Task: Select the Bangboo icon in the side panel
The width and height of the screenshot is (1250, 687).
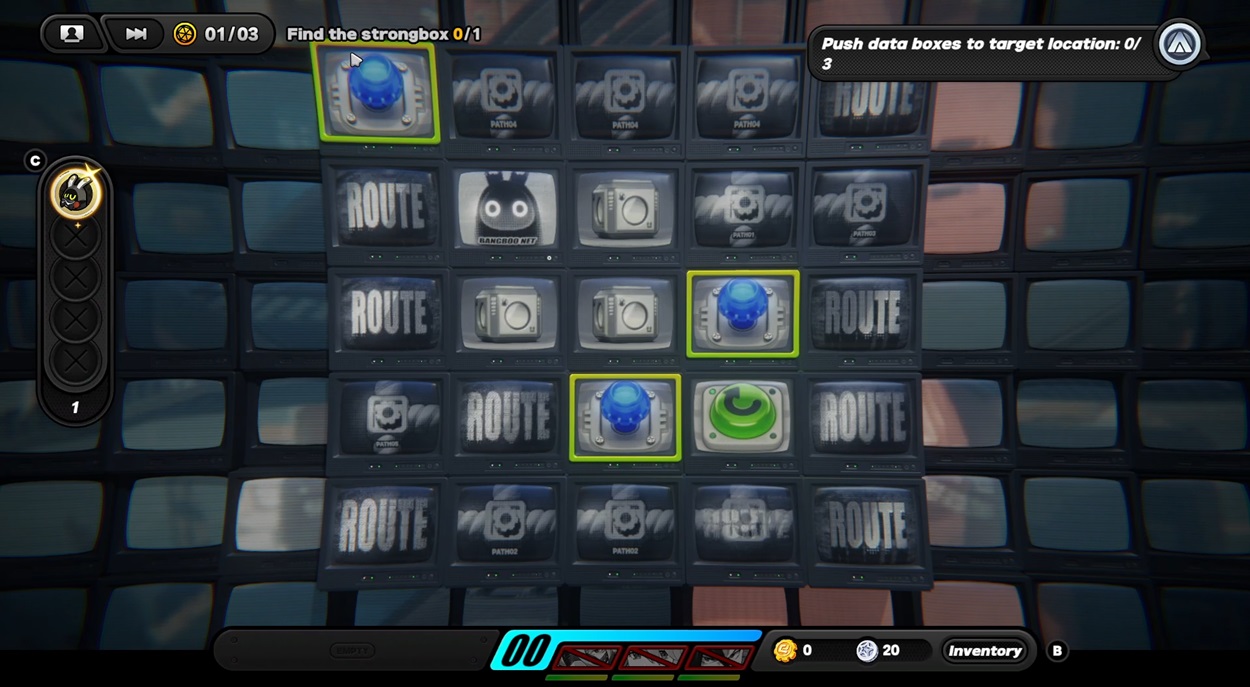Action: (x=76, y=193)
